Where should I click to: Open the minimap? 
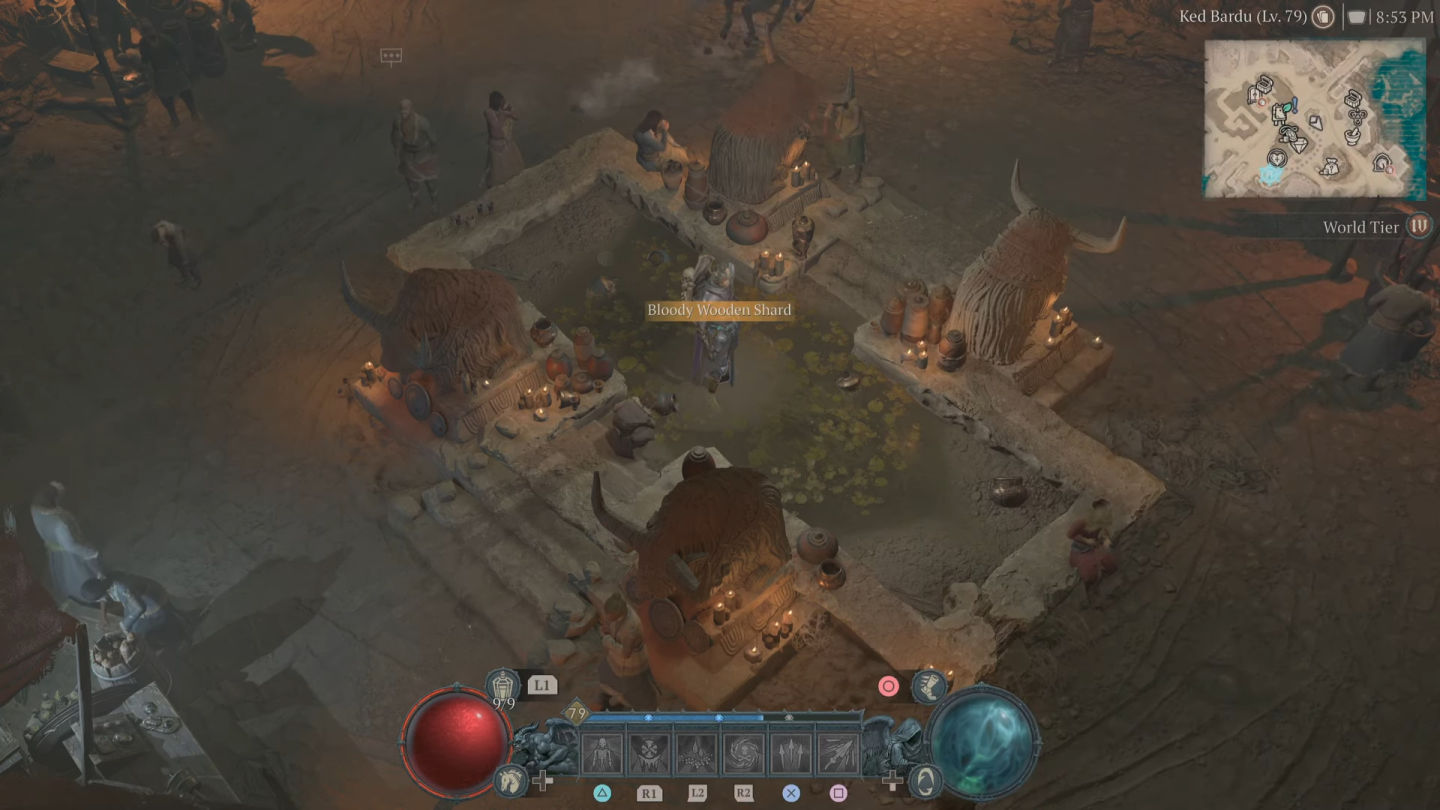[x=1314, y=118]
